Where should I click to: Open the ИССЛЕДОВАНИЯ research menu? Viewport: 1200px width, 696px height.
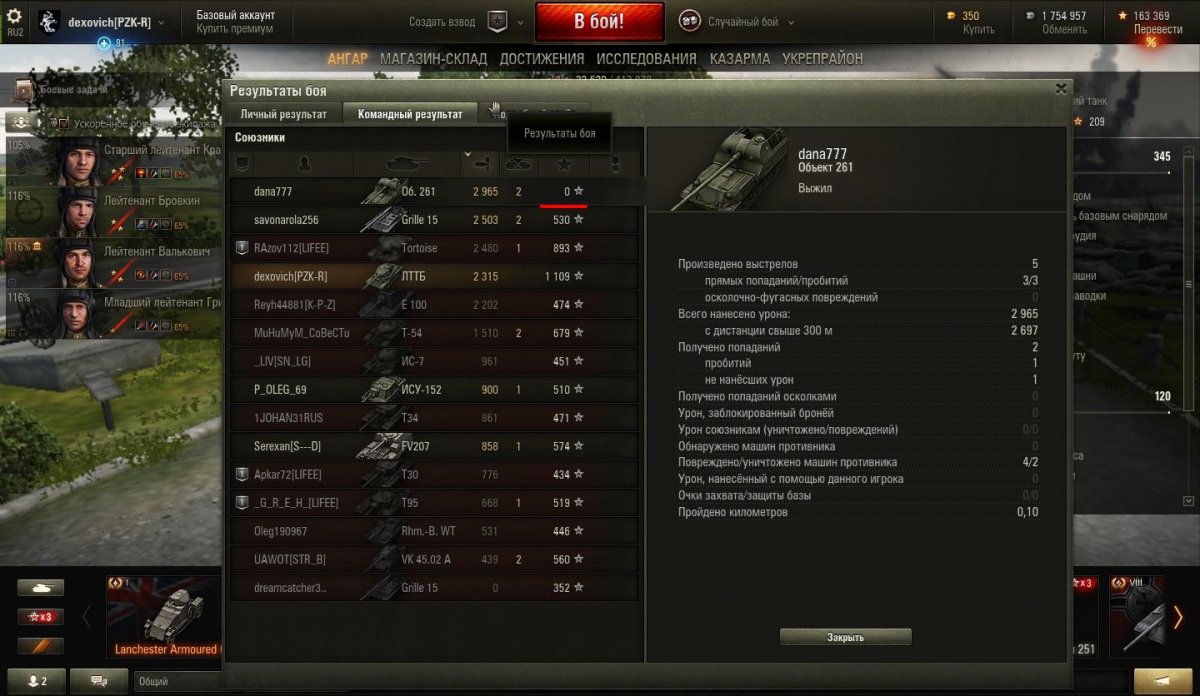647,59
